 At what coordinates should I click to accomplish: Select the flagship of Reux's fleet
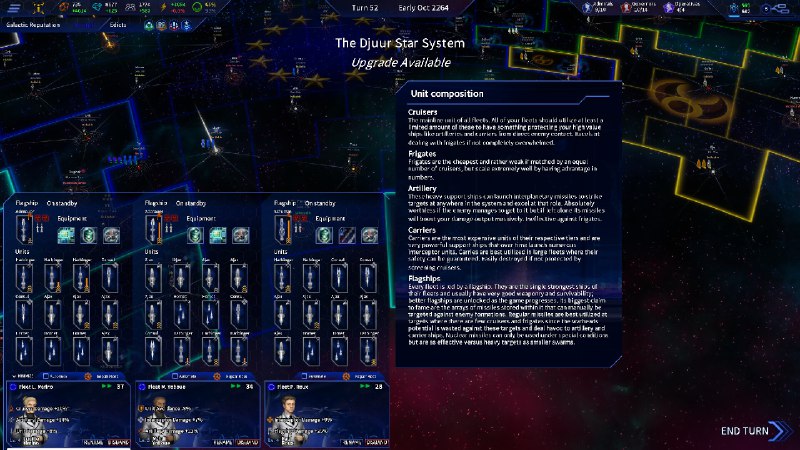point(282,234)
